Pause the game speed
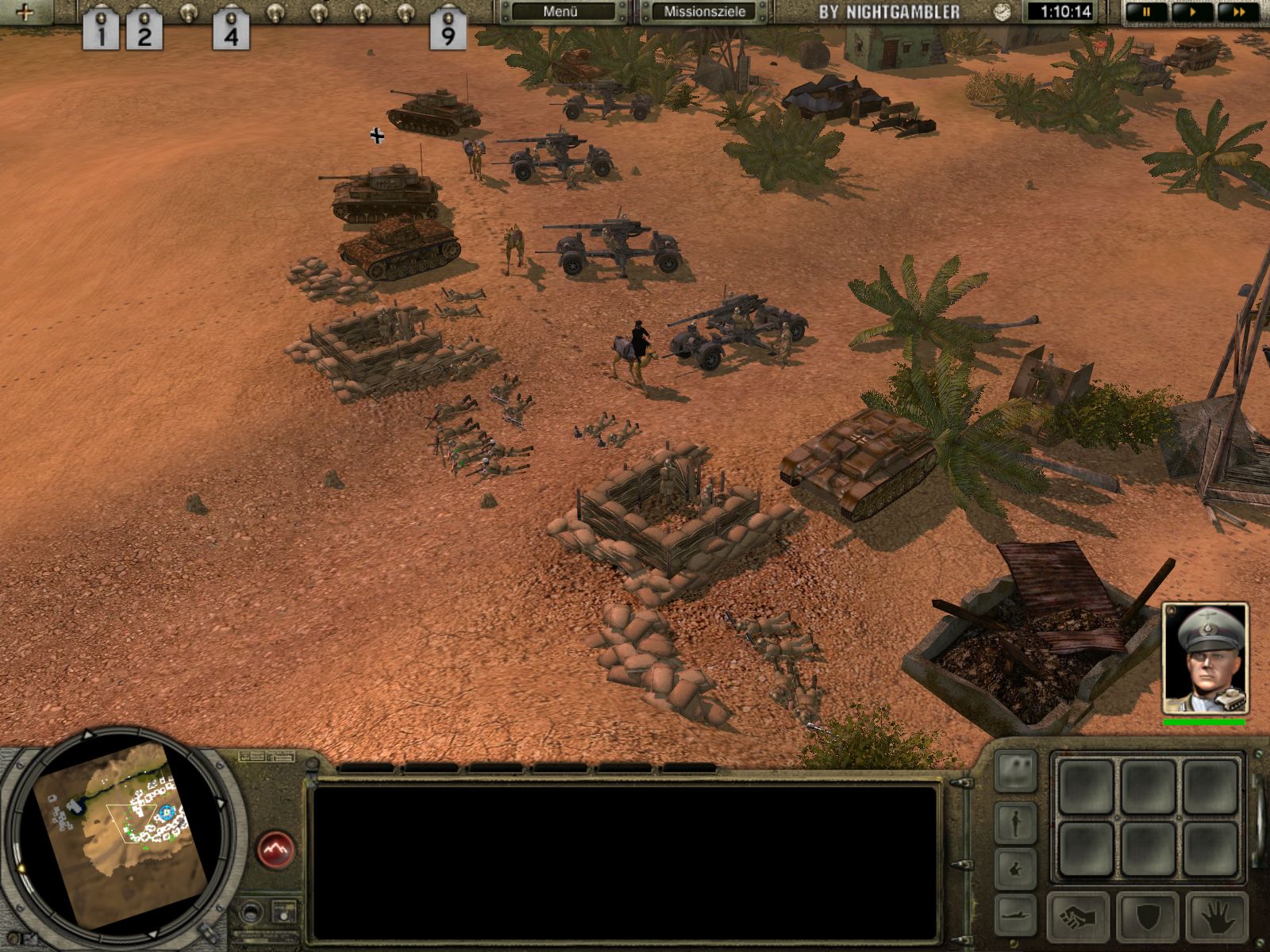Viewport: 1270px width, 952px height. [1146, 12]
